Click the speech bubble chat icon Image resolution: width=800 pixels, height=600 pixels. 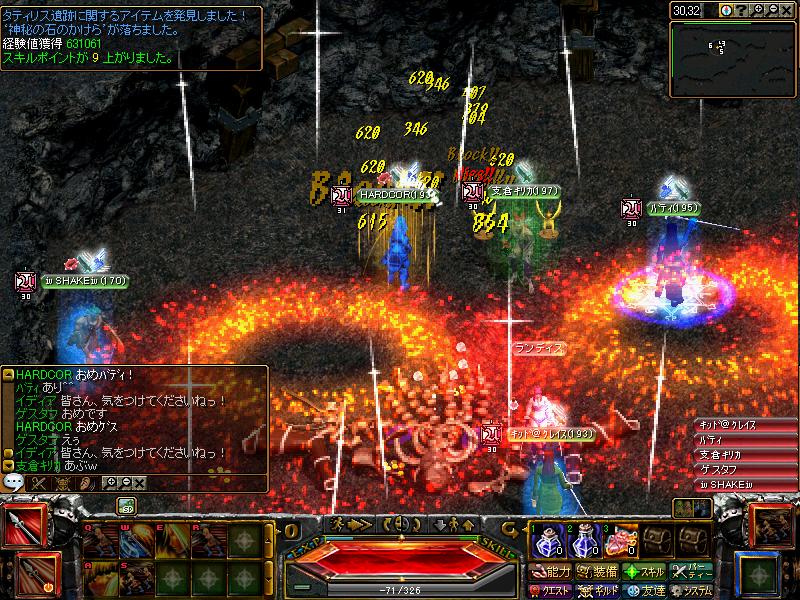click(x=13, y=482)
